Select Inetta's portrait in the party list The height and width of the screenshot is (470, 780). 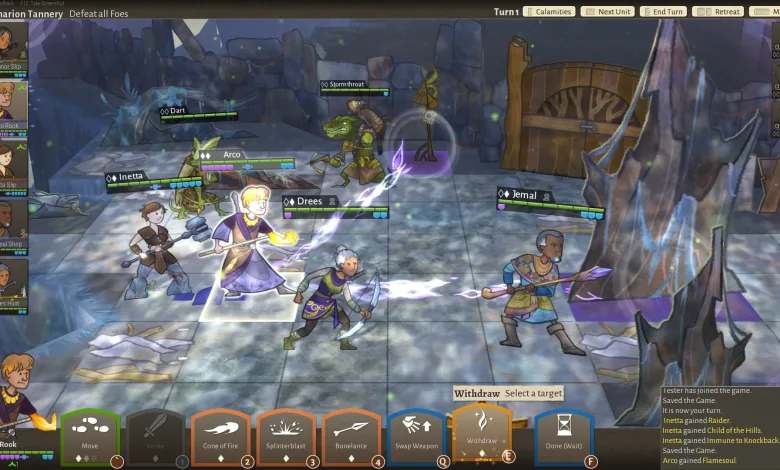point(10,160)
